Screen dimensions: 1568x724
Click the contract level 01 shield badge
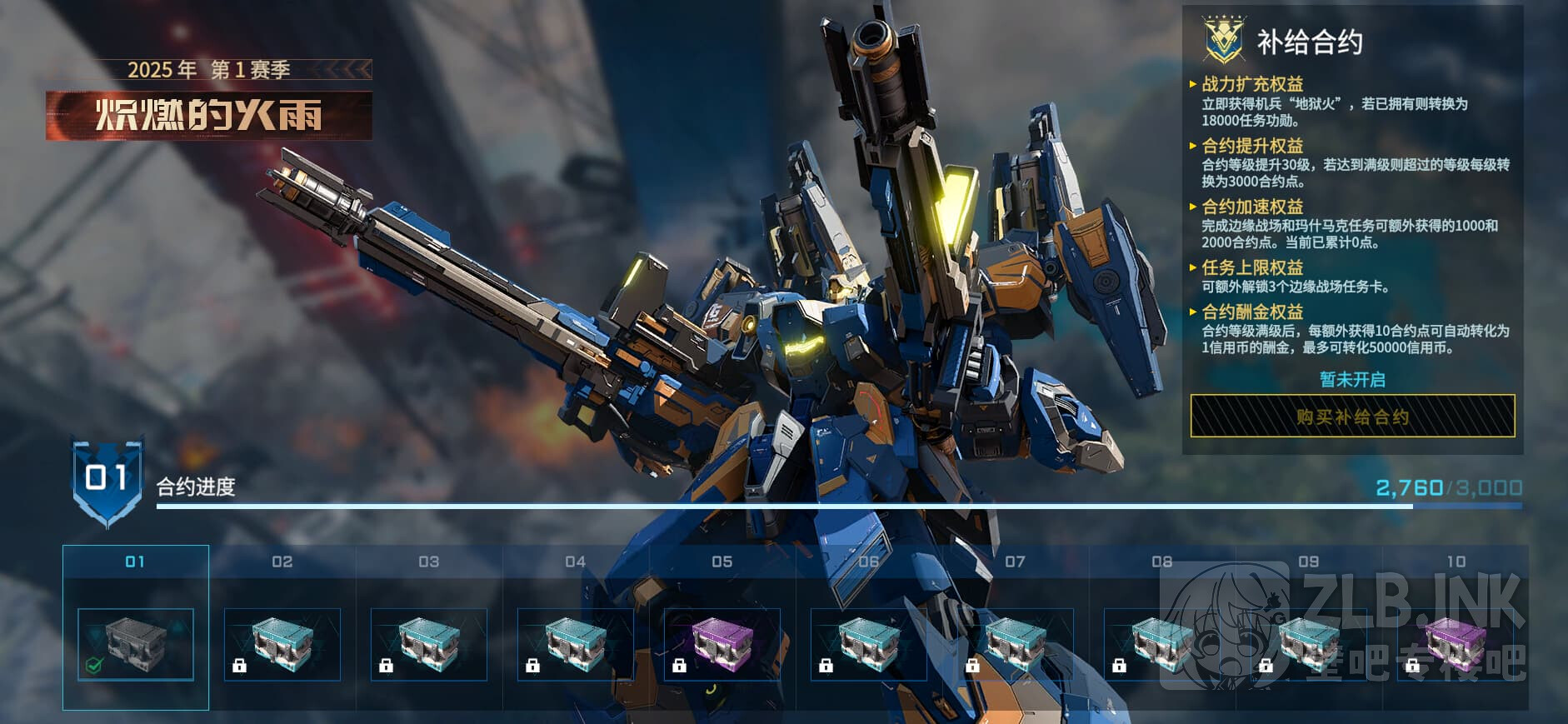107,481
